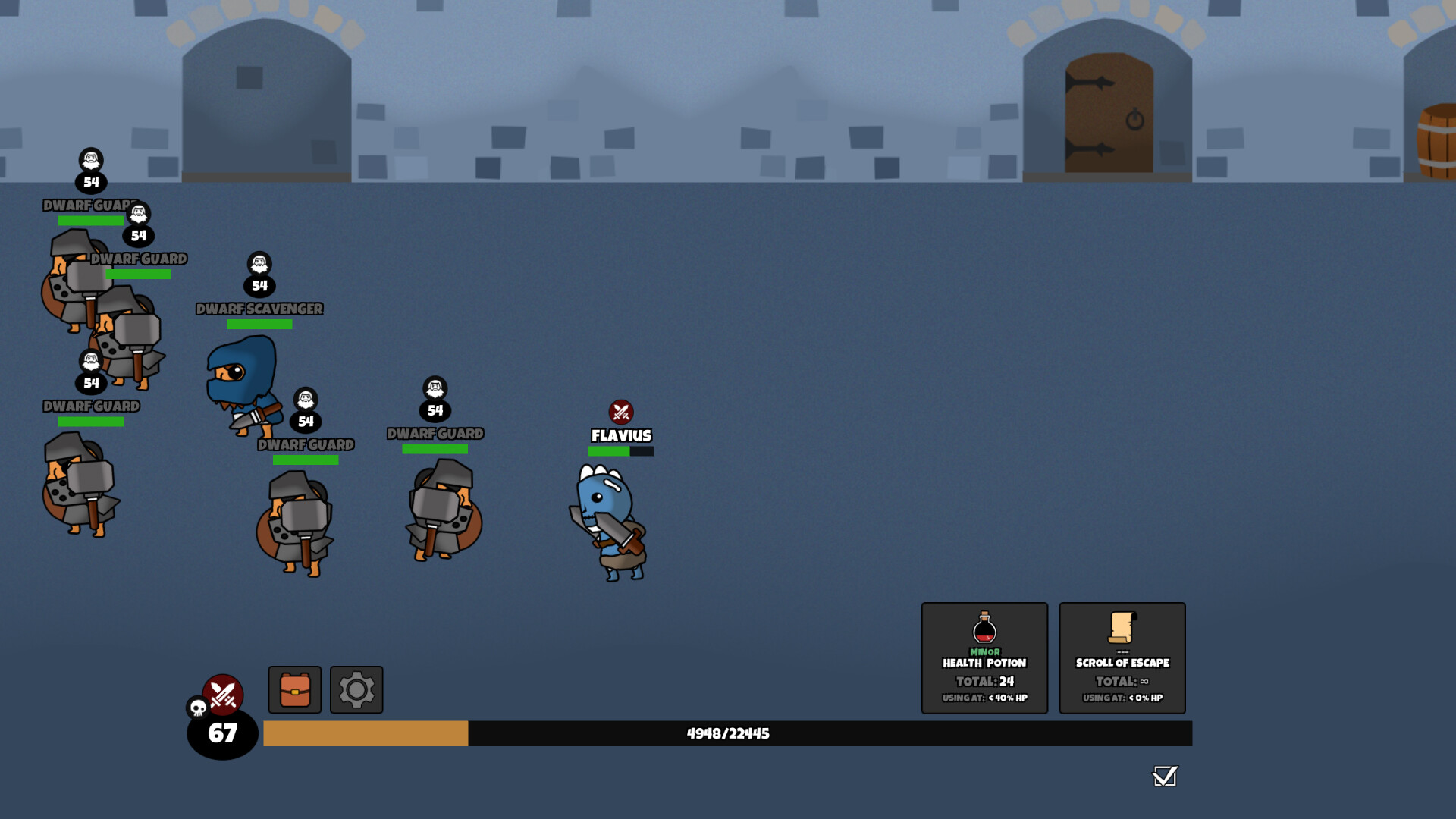Open the Health Potion item panel
The image size is (1456, 819).
[984, 658]
